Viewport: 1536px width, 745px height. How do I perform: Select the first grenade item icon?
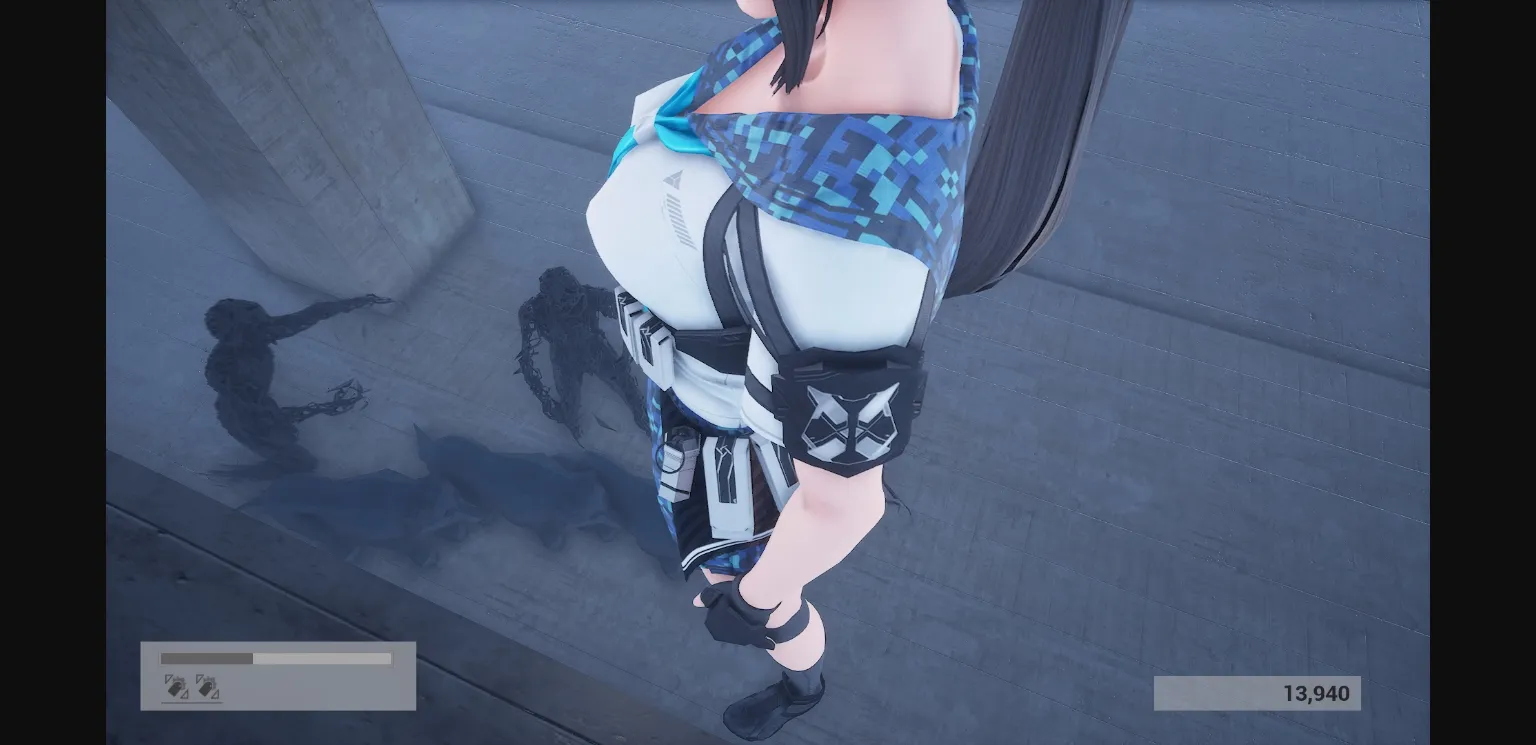click(174, 687)
